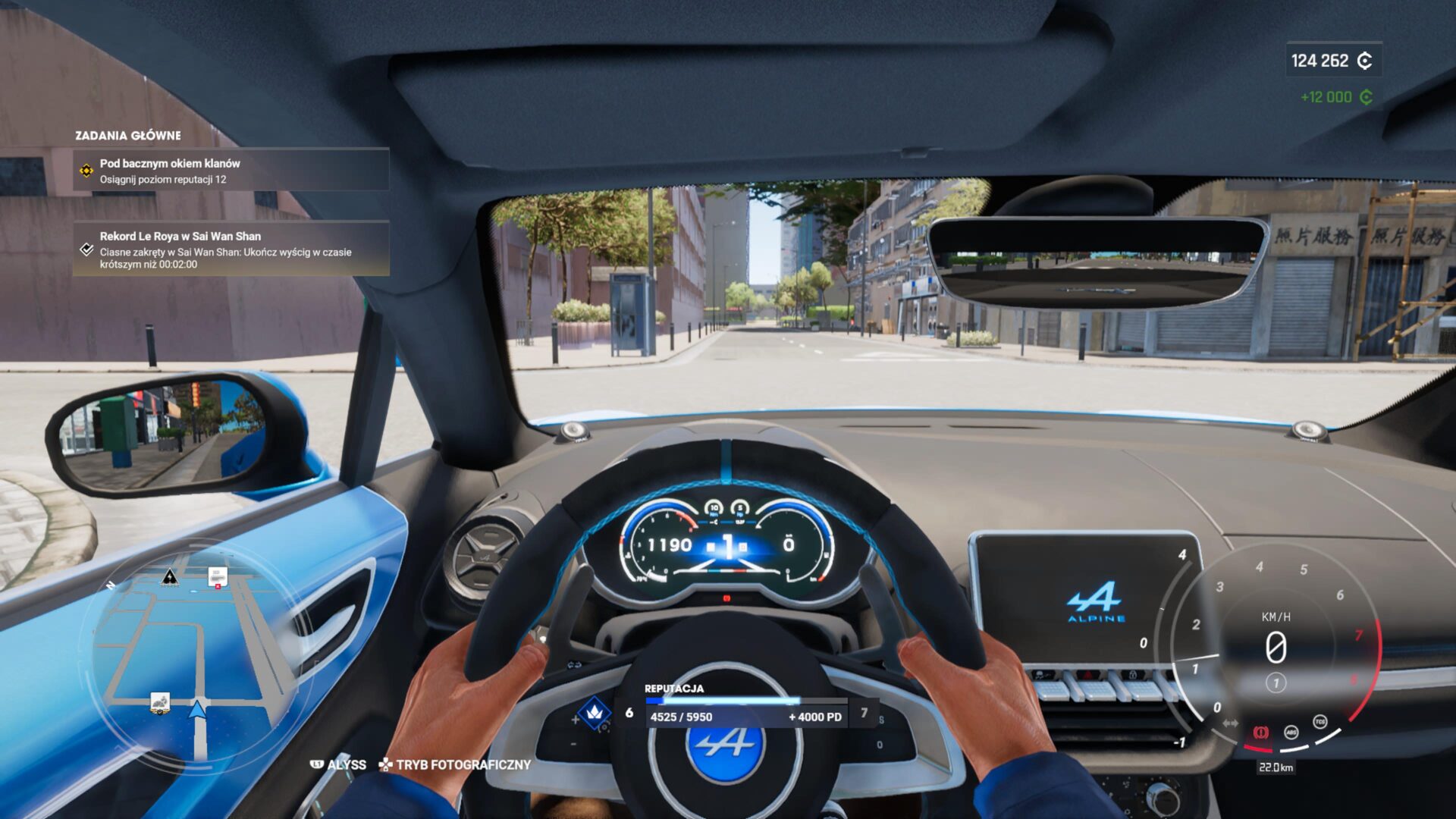
Task: Click the blue player arrow on the minimap
Action: [x=196, y=711]
